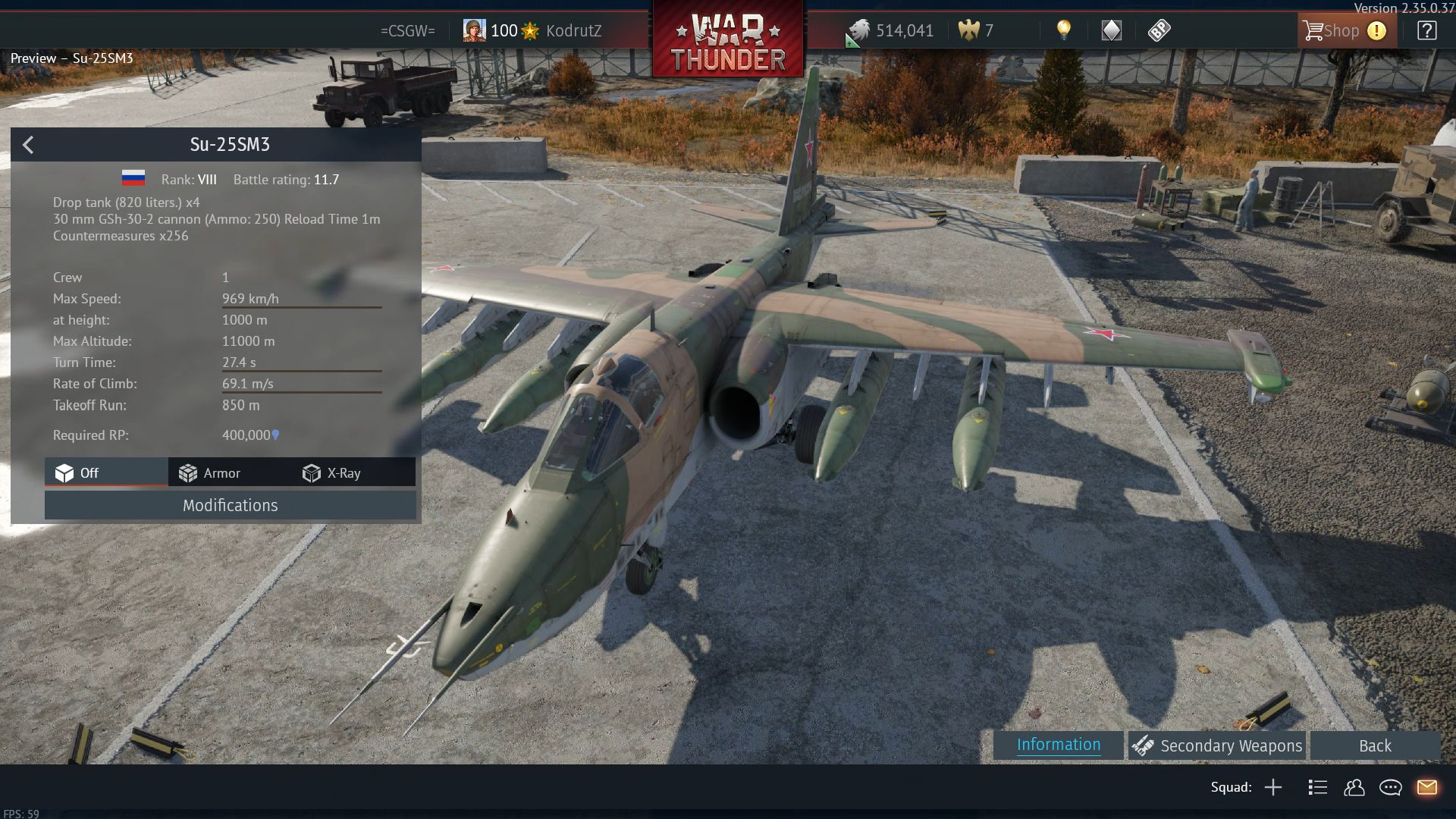Screen dimensions: 1456x819
Task: Open the light bulb icon
Action: point(1064,30)
